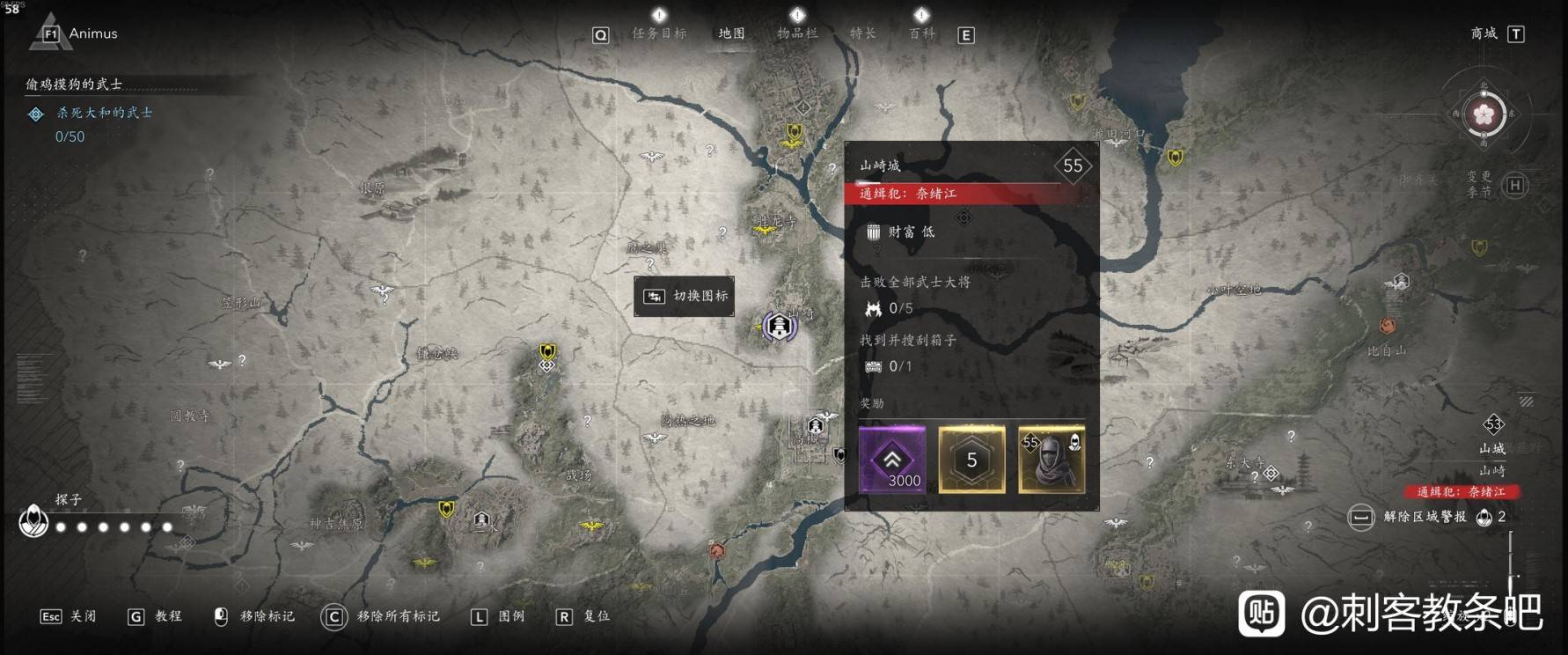Click 移除标记 to remove the marker
The image size is (1568, 655).
click(x=256, y=616)
